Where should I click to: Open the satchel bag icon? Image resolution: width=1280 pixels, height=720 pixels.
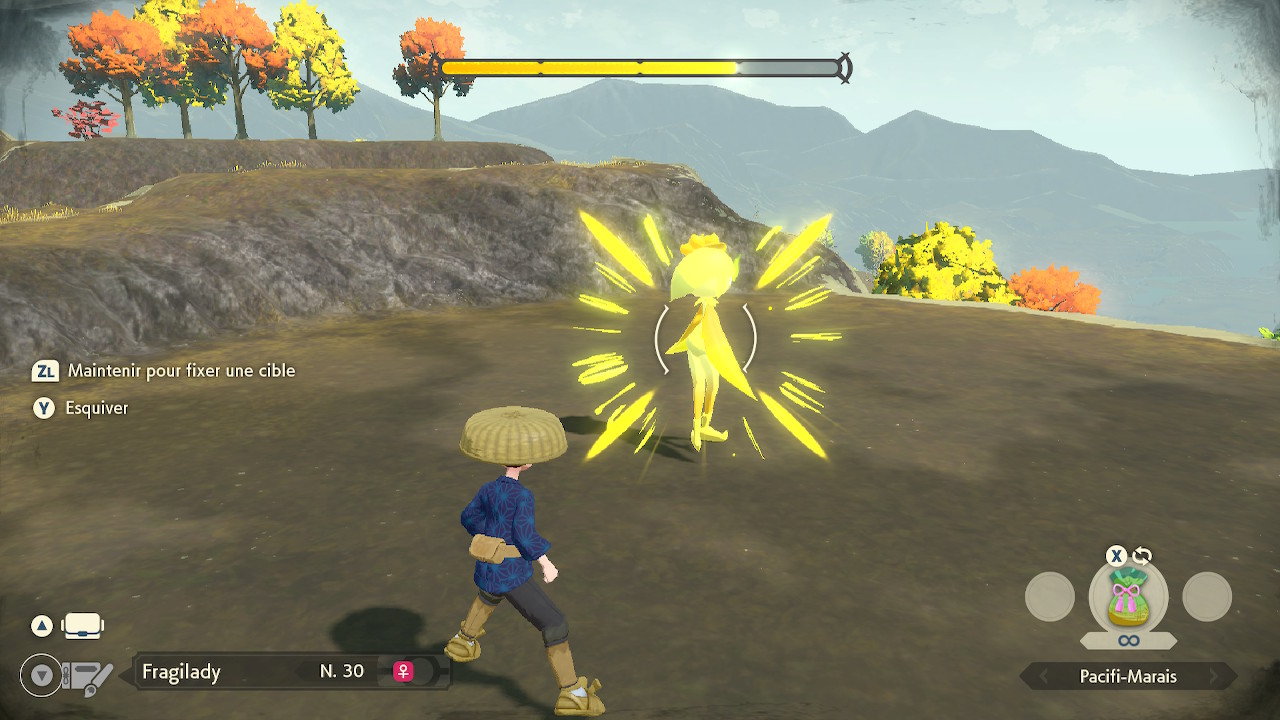(82, 627)
